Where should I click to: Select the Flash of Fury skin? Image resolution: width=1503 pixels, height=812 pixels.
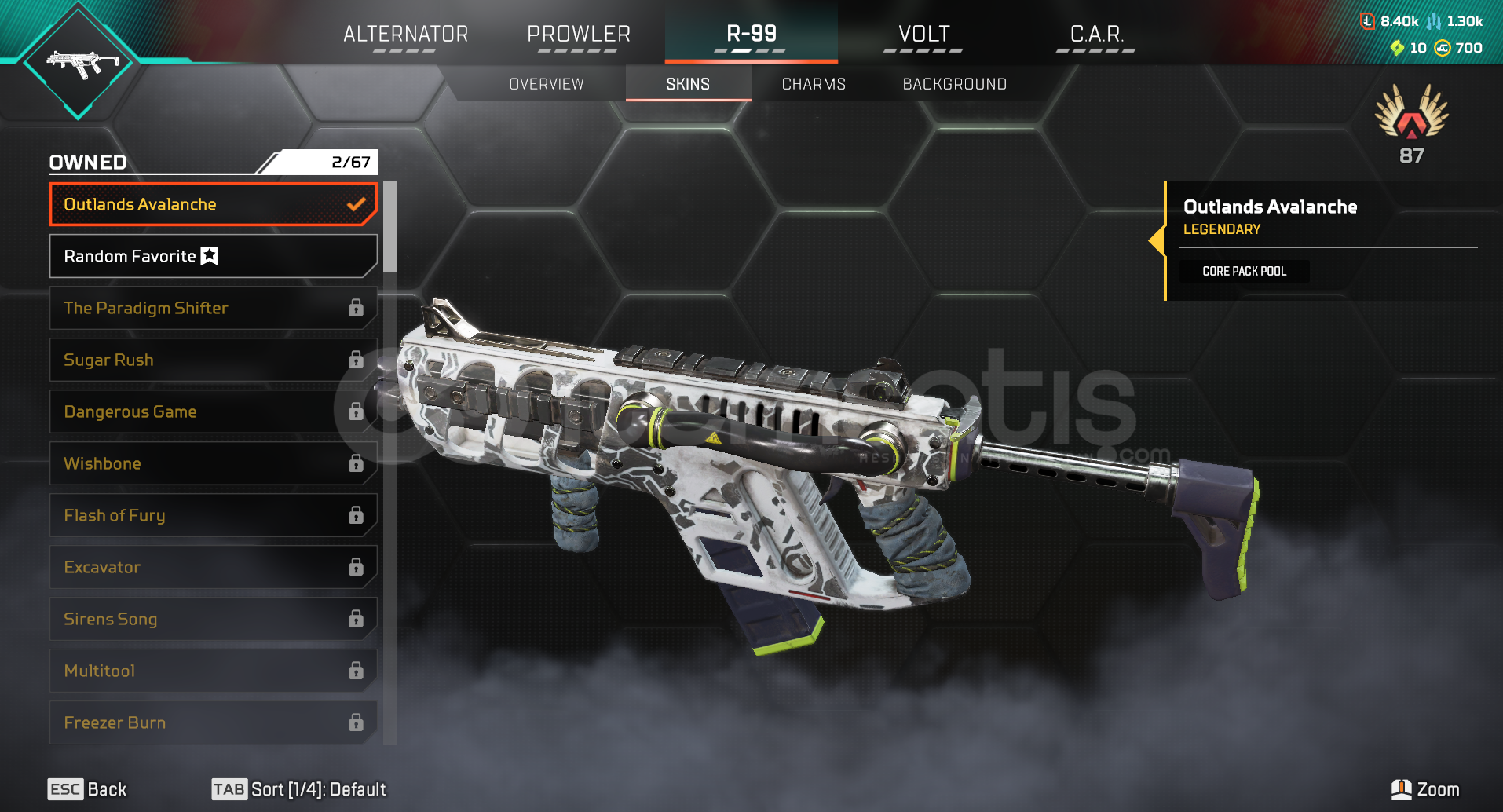pos(213,515)
